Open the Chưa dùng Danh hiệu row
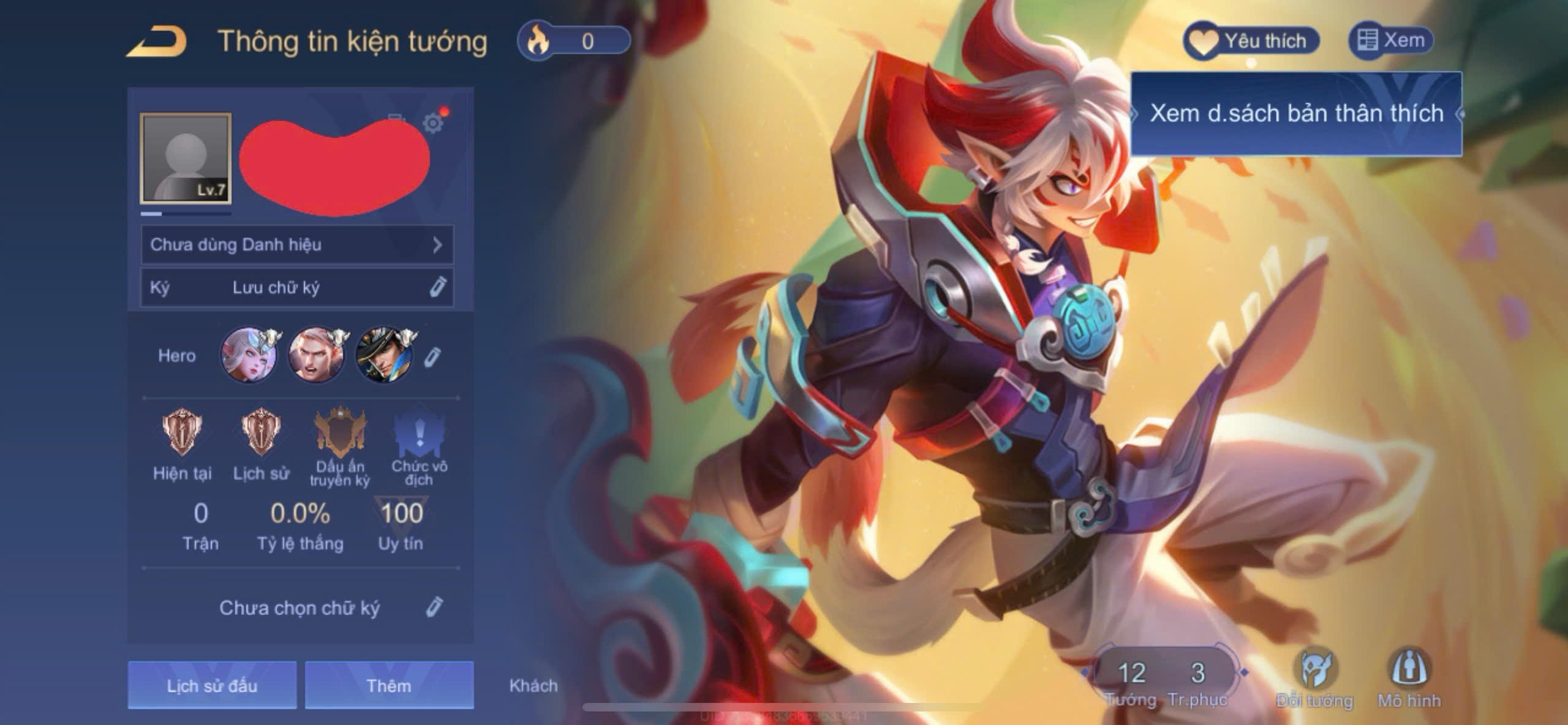This screenshot has width=1568, height=725. [x=297, y=245]
